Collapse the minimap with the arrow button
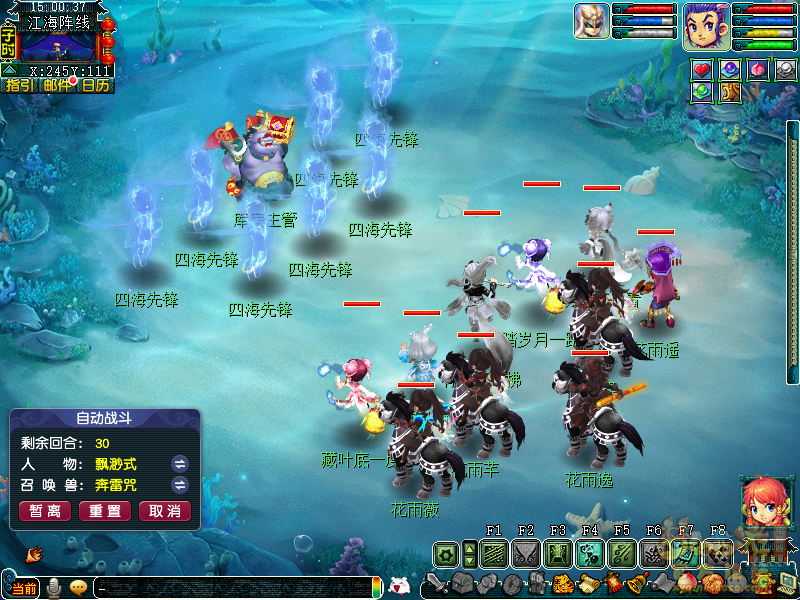800x600 pixels. click(8, 69)
